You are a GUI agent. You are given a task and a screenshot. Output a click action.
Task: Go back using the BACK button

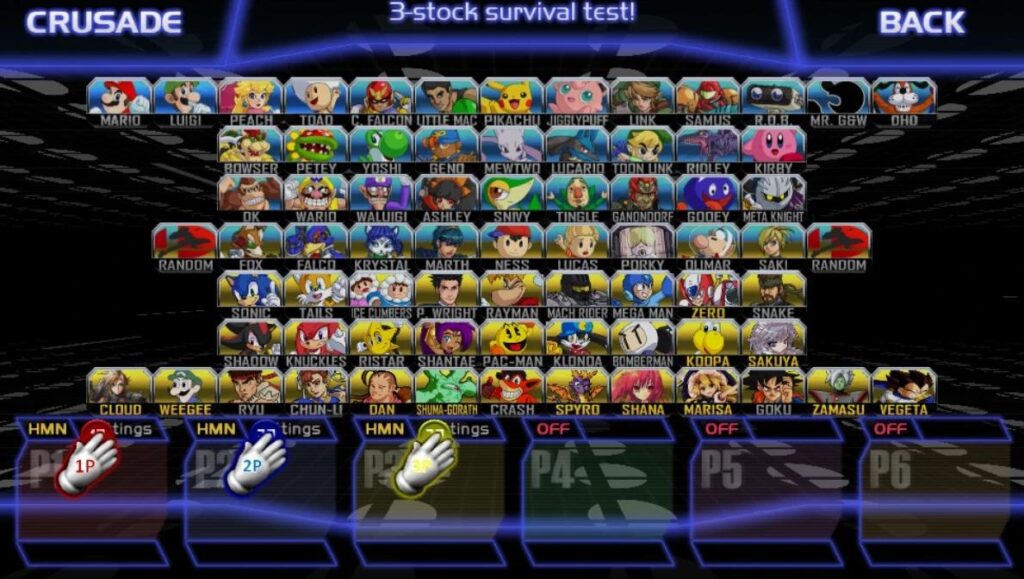921,22
